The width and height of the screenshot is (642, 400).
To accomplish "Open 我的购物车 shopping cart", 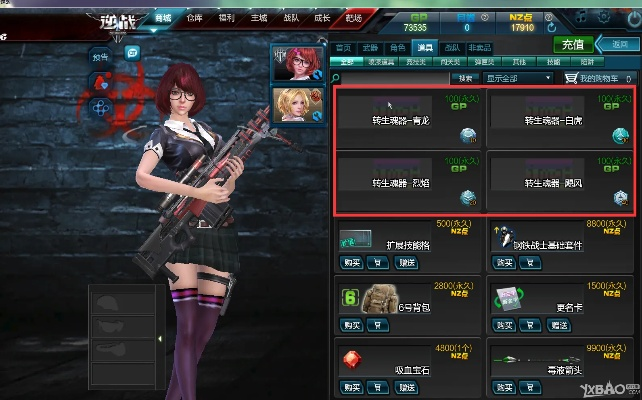I will pos(597,77).
